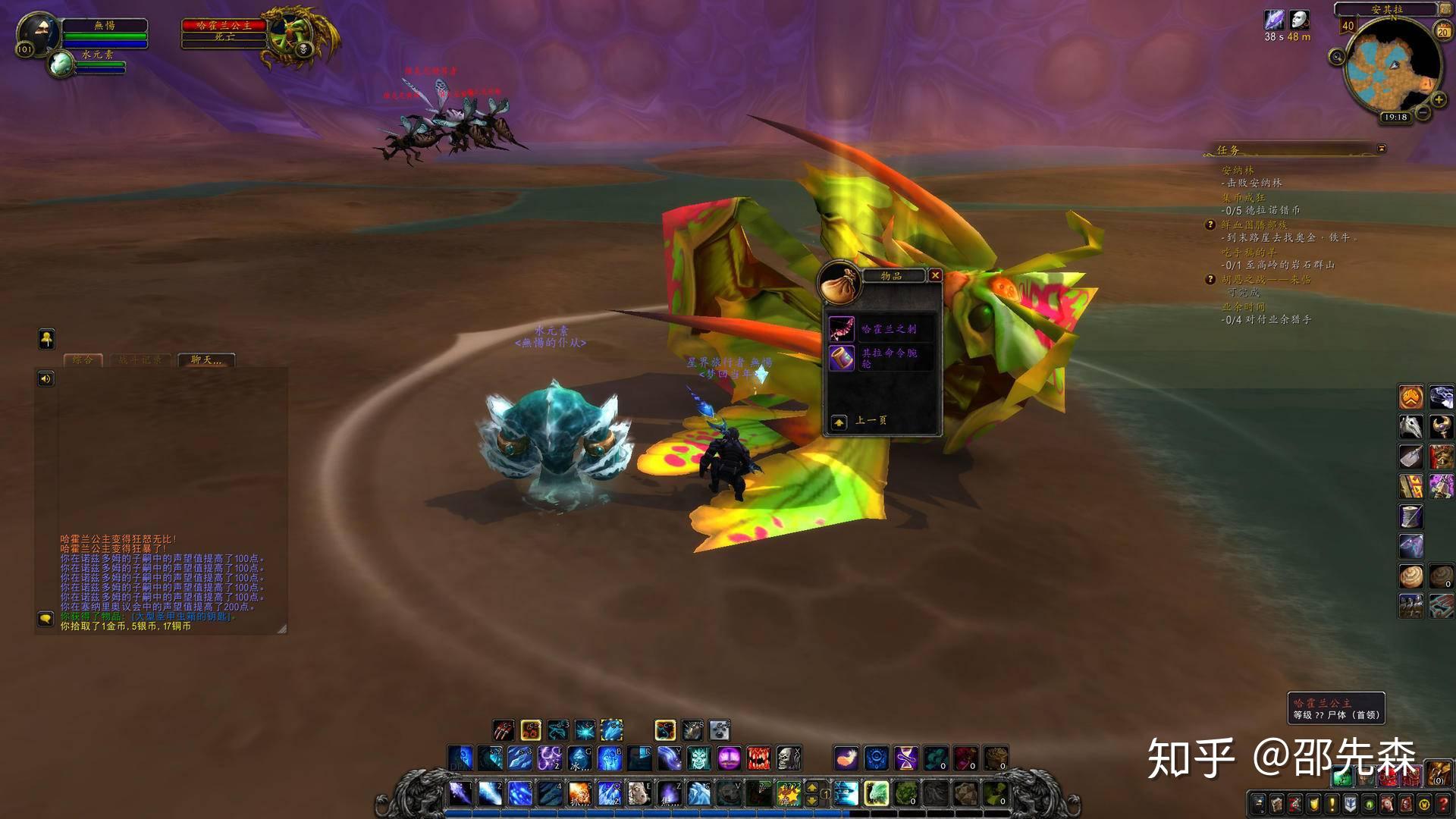Loot the 其拉命令卷轴 scroll item
1456x819 pixels.
(x=842, y=357)
